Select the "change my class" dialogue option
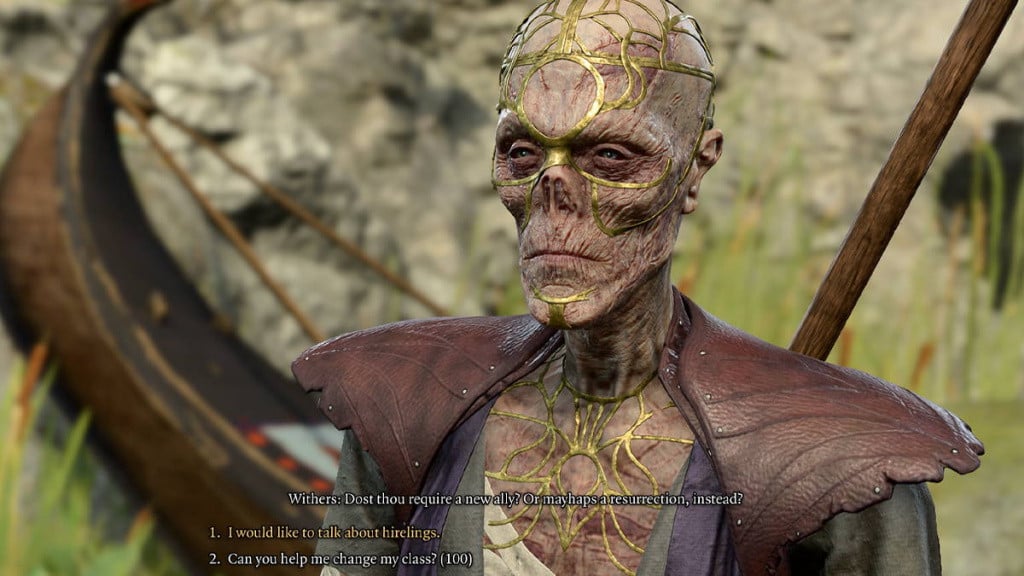The width and height of the screenshot is (1024, 576). [x=349, y=559]
